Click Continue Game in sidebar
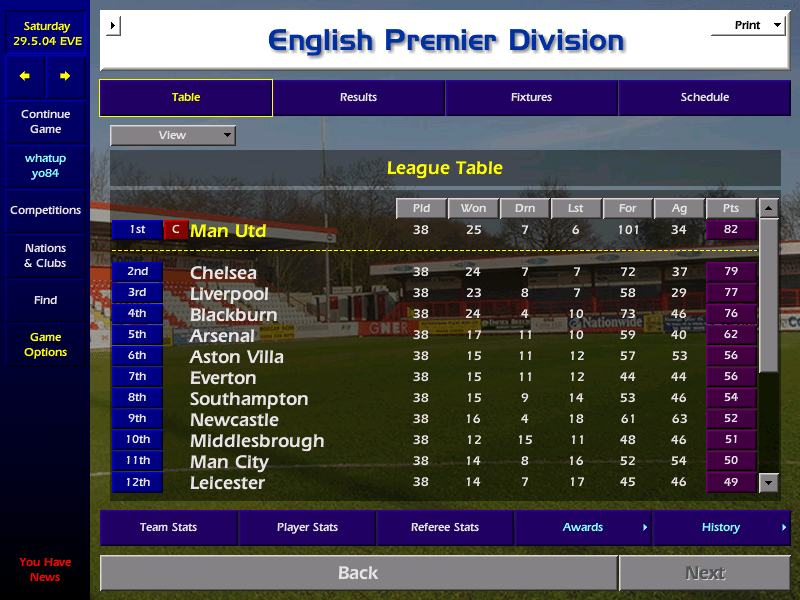This screenshot has height=600, width=800. 45,122
